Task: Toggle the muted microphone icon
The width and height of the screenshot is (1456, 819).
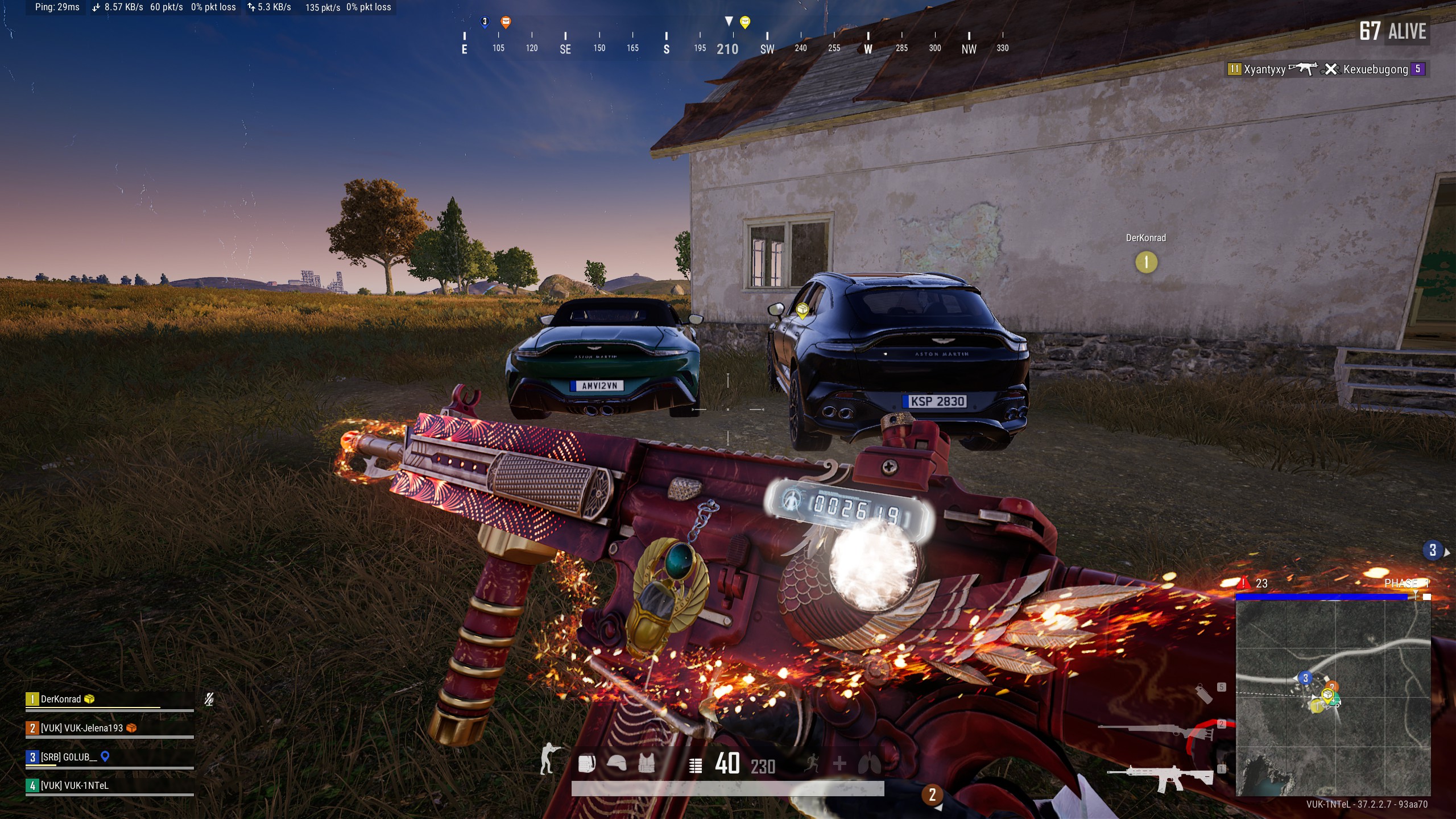Action: 209,699
